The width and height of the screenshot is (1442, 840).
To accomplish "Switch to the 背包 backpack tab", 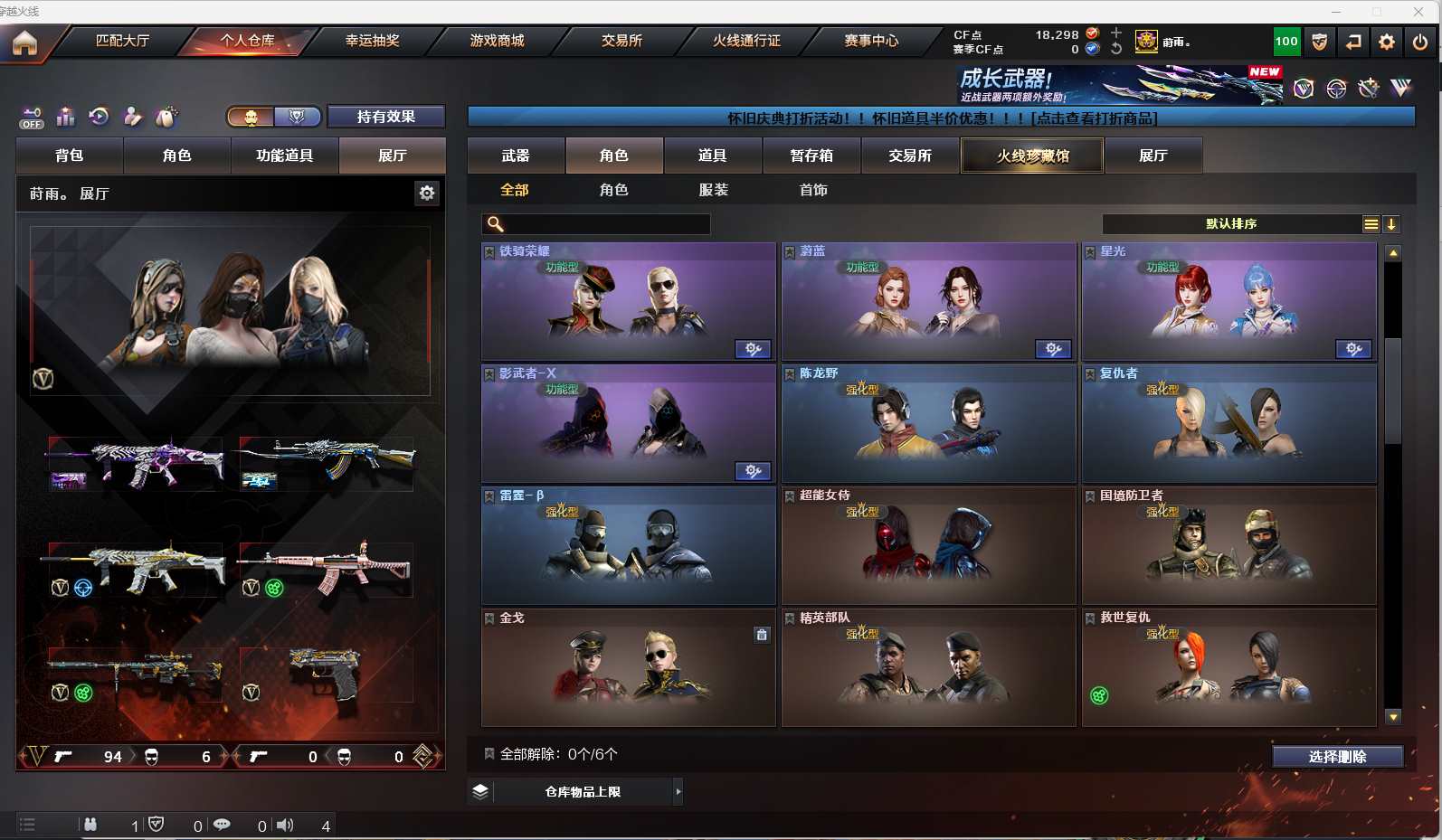I will [70, 156].
